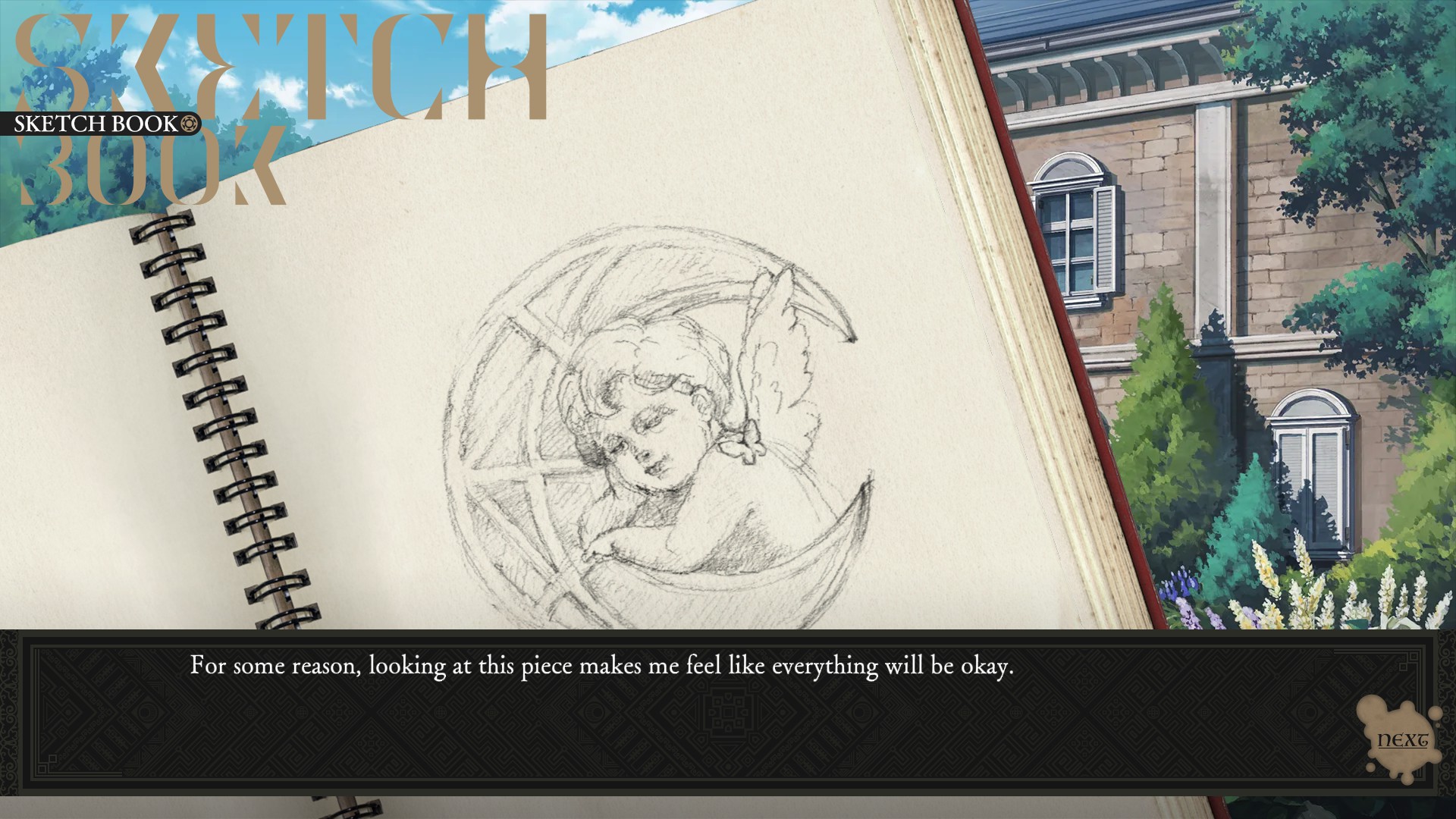
Task: Advance dialogue with the NEXT button
Action: pos(1401,741)
